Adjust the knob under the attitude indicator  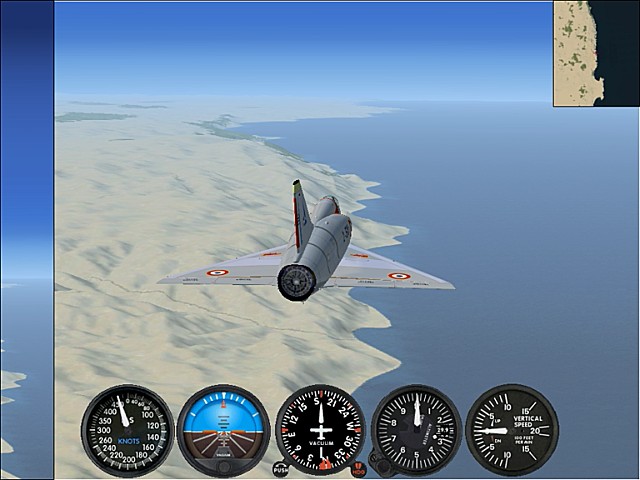pos(224,466)
